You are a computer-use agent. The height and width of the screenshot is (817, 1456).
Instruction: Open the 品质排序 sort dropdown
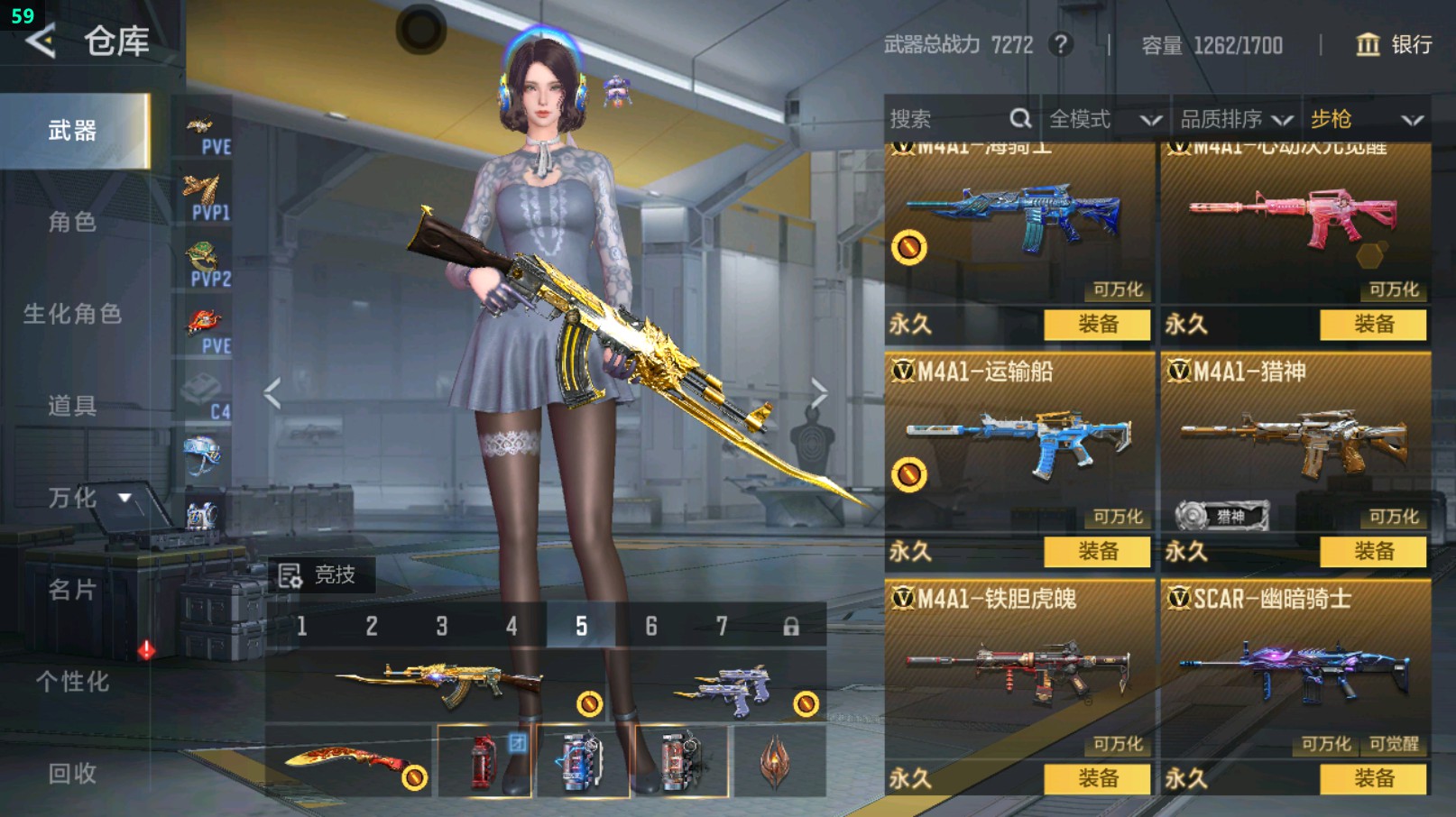coord(1236,119)
